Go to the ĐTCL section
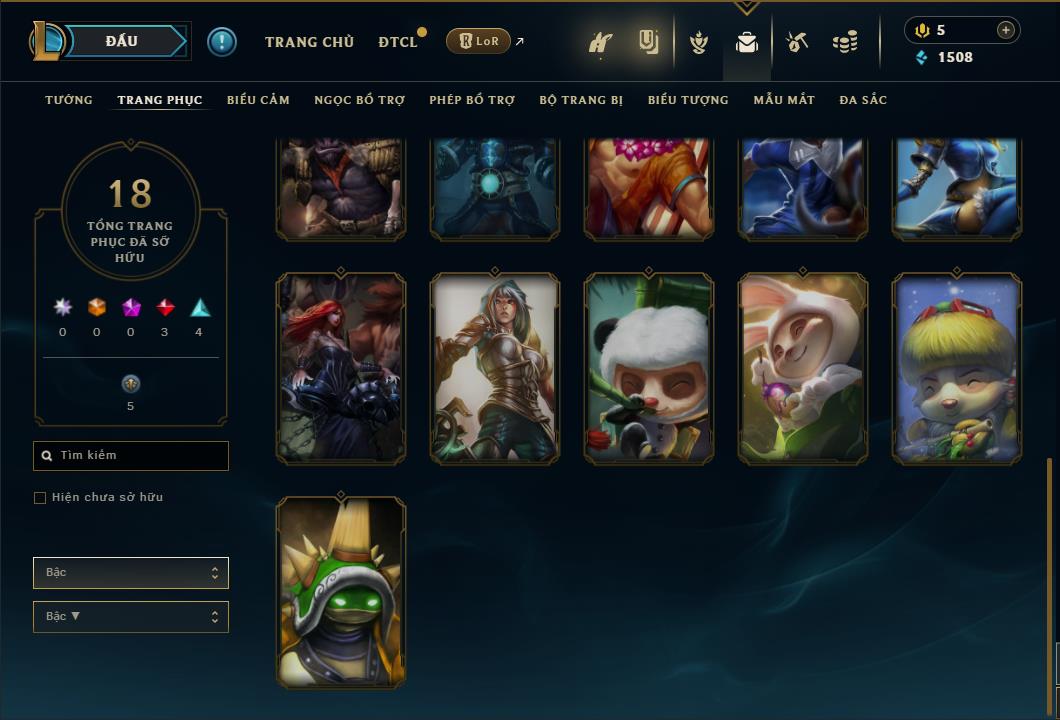Viewport: 1060px width, 720px height. (x=398, y=42)
